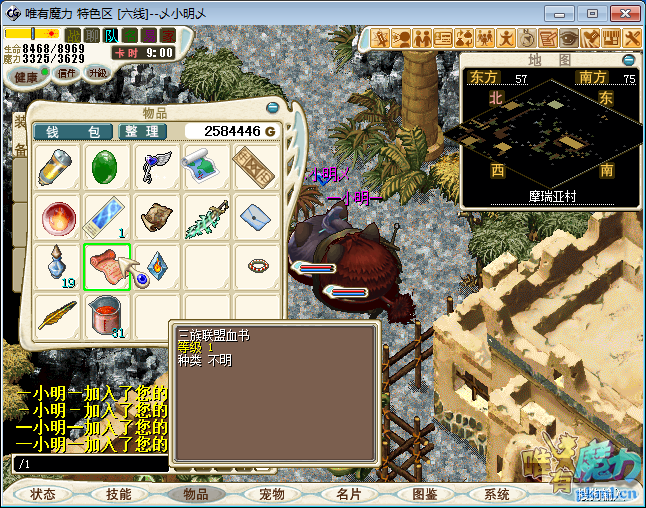Screen dimensions: 646x508
Task: Open the 钱包 wallet button
Action: coord(73,132)
